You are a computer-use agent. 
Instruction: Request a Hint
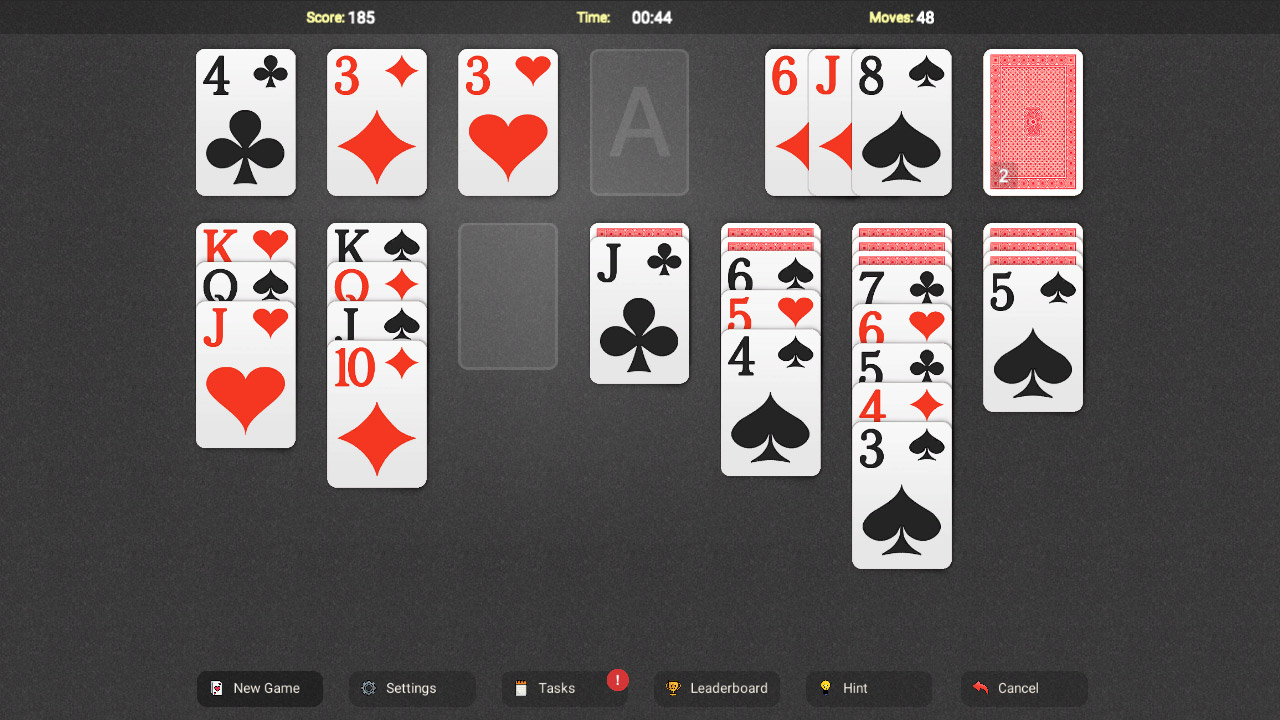click(x=868, y=688)
